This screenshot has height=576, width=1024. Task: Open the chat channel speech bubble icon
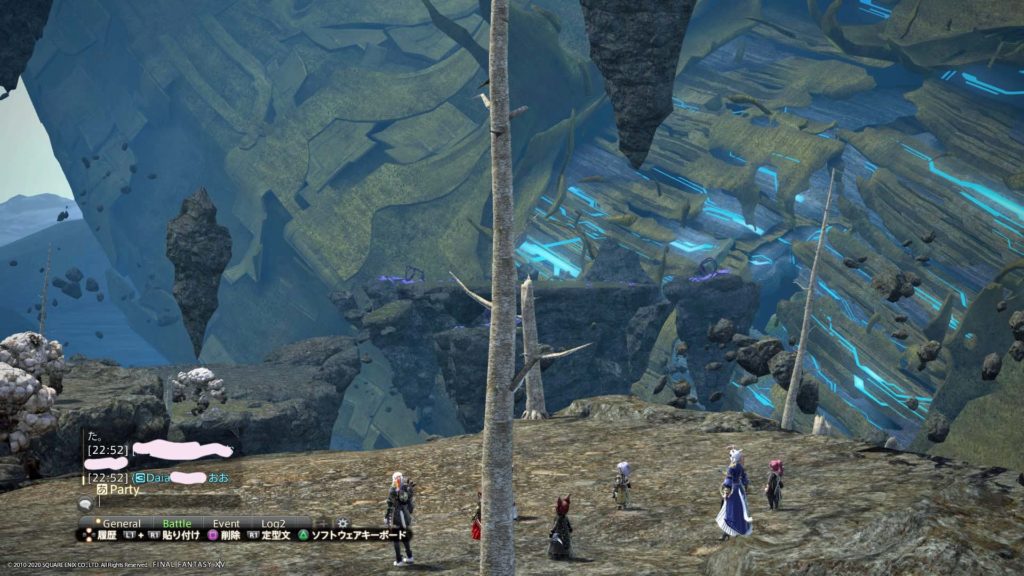coord(87,506)
